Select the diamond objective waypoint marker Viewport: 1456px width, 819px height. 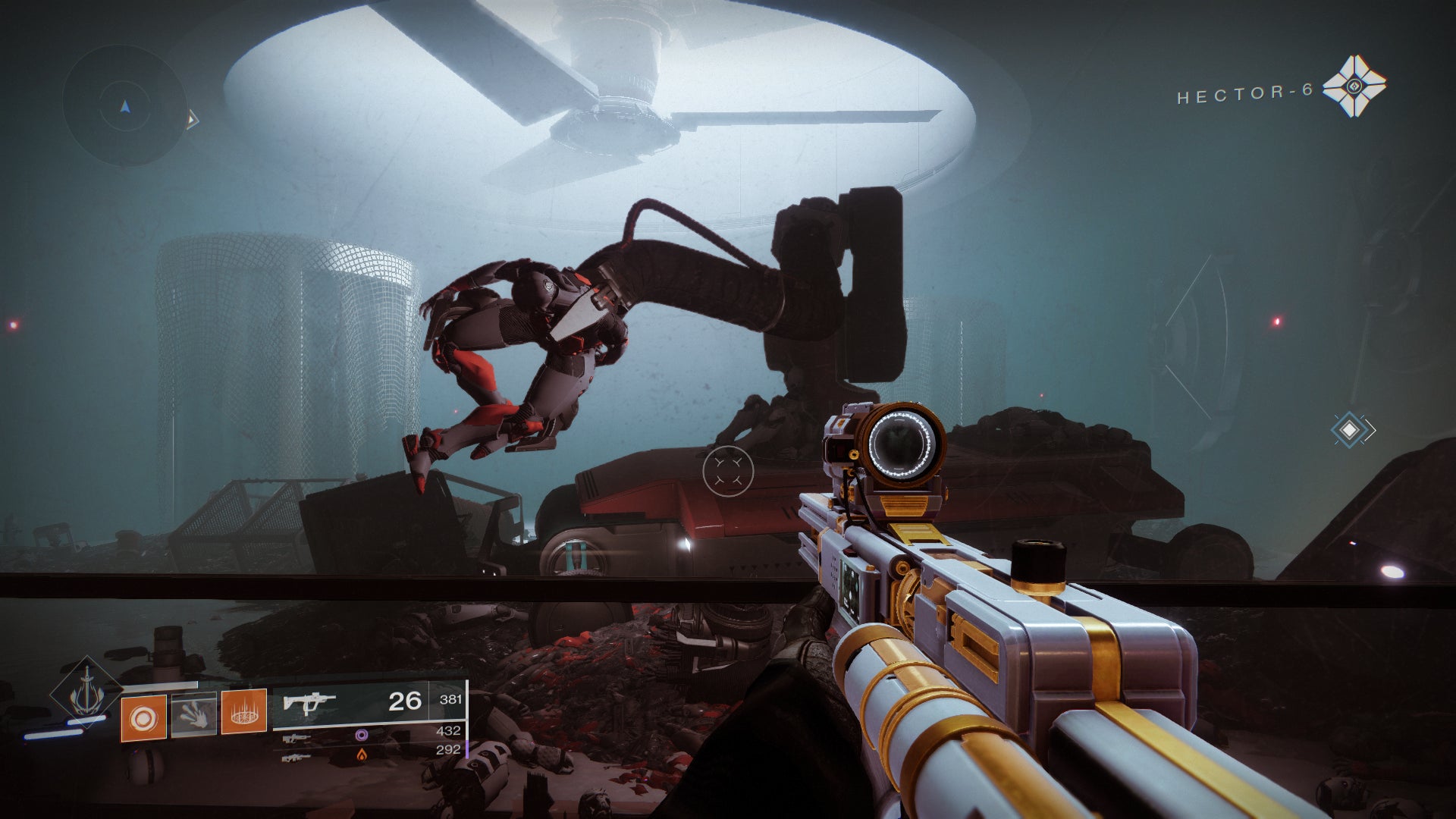click(x=1350, y=430)
